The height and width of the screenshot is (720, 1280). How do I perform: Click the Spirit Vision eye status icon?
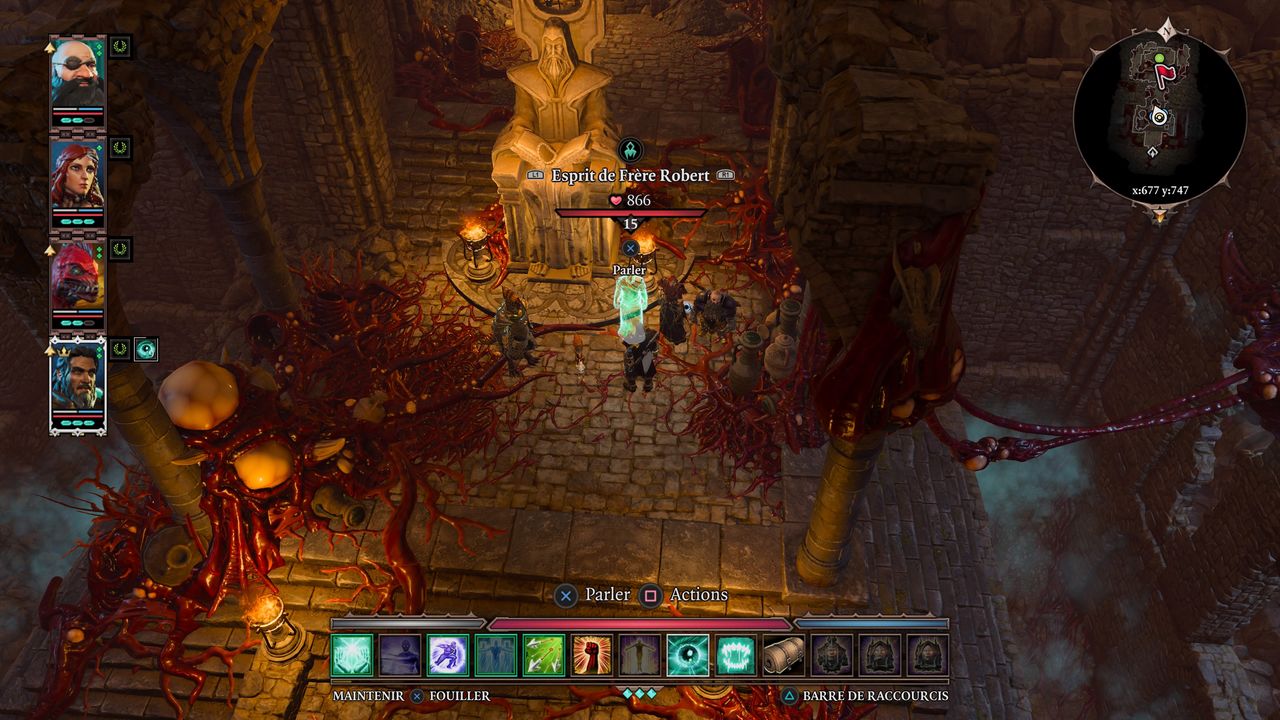point(146,349)
